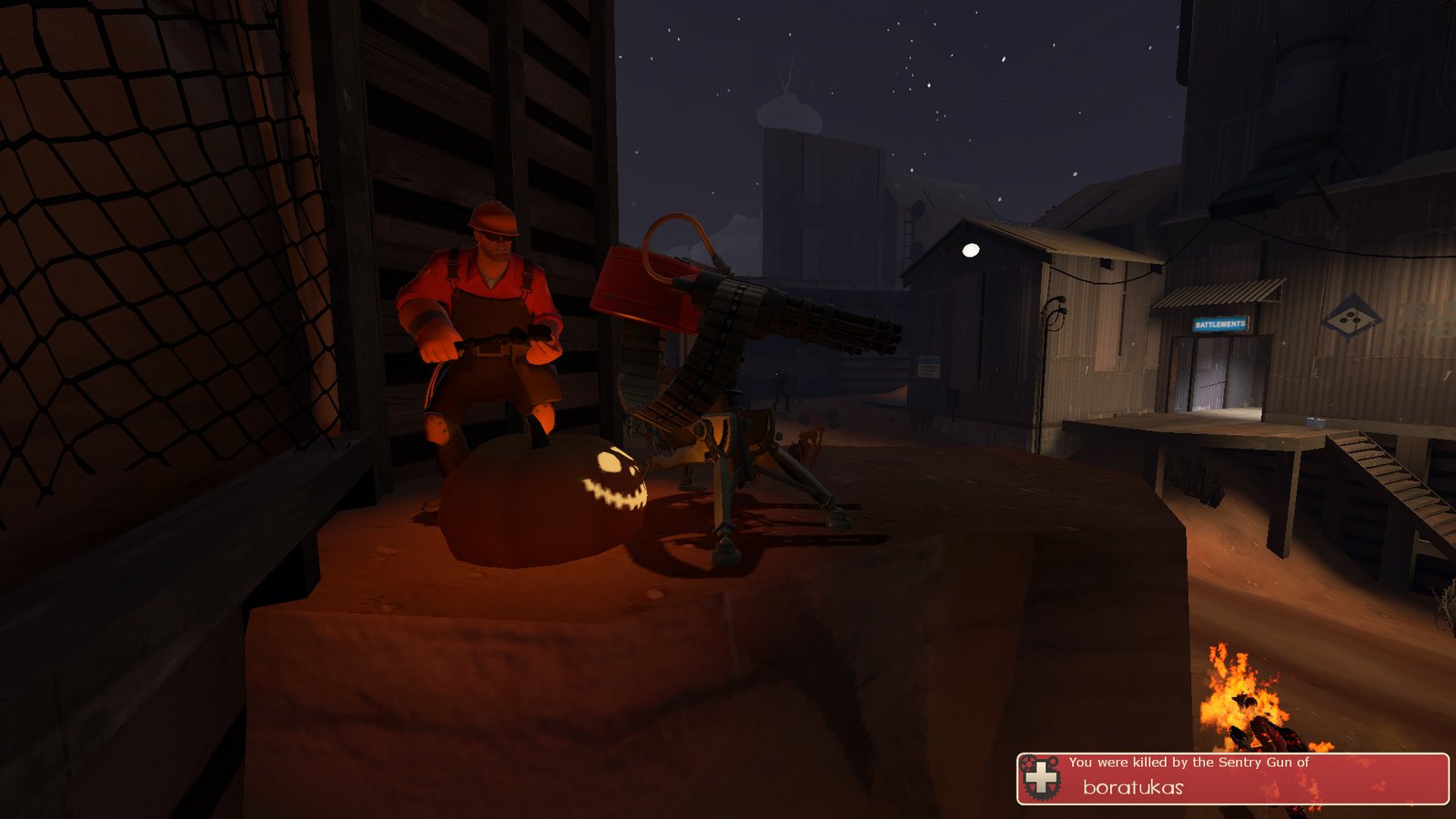
Task: Select the killer's health cross icon
Action: pos(1041,779)
